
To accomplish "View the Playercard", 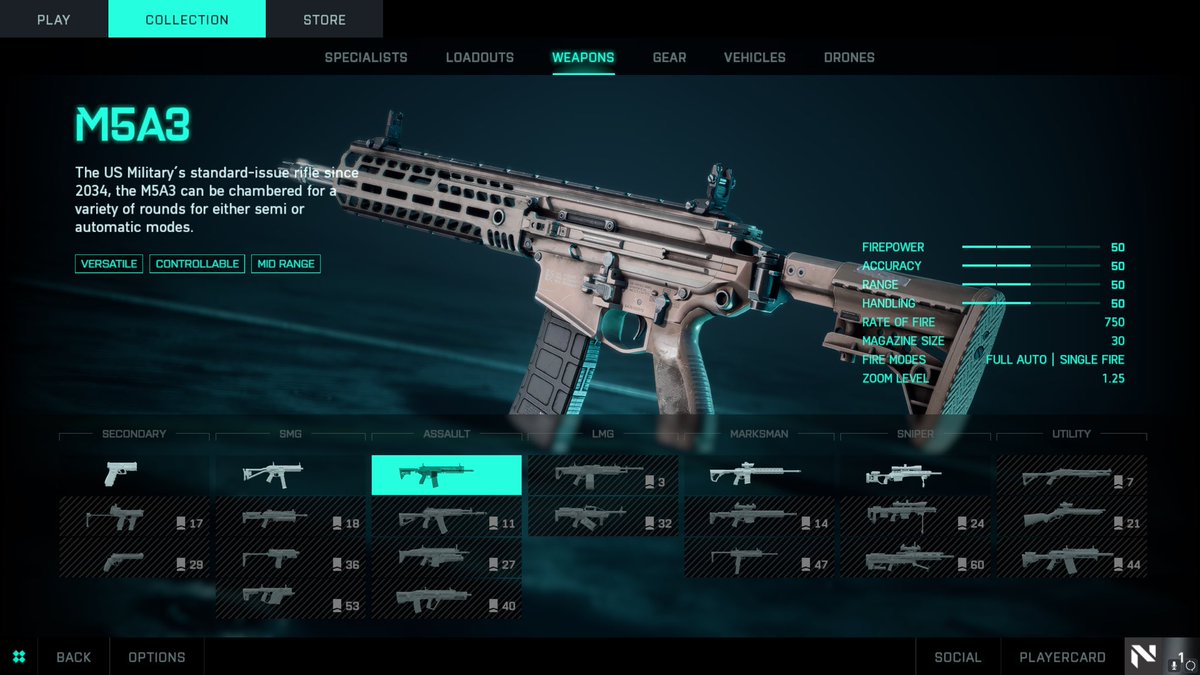I will pos(1062,657).
